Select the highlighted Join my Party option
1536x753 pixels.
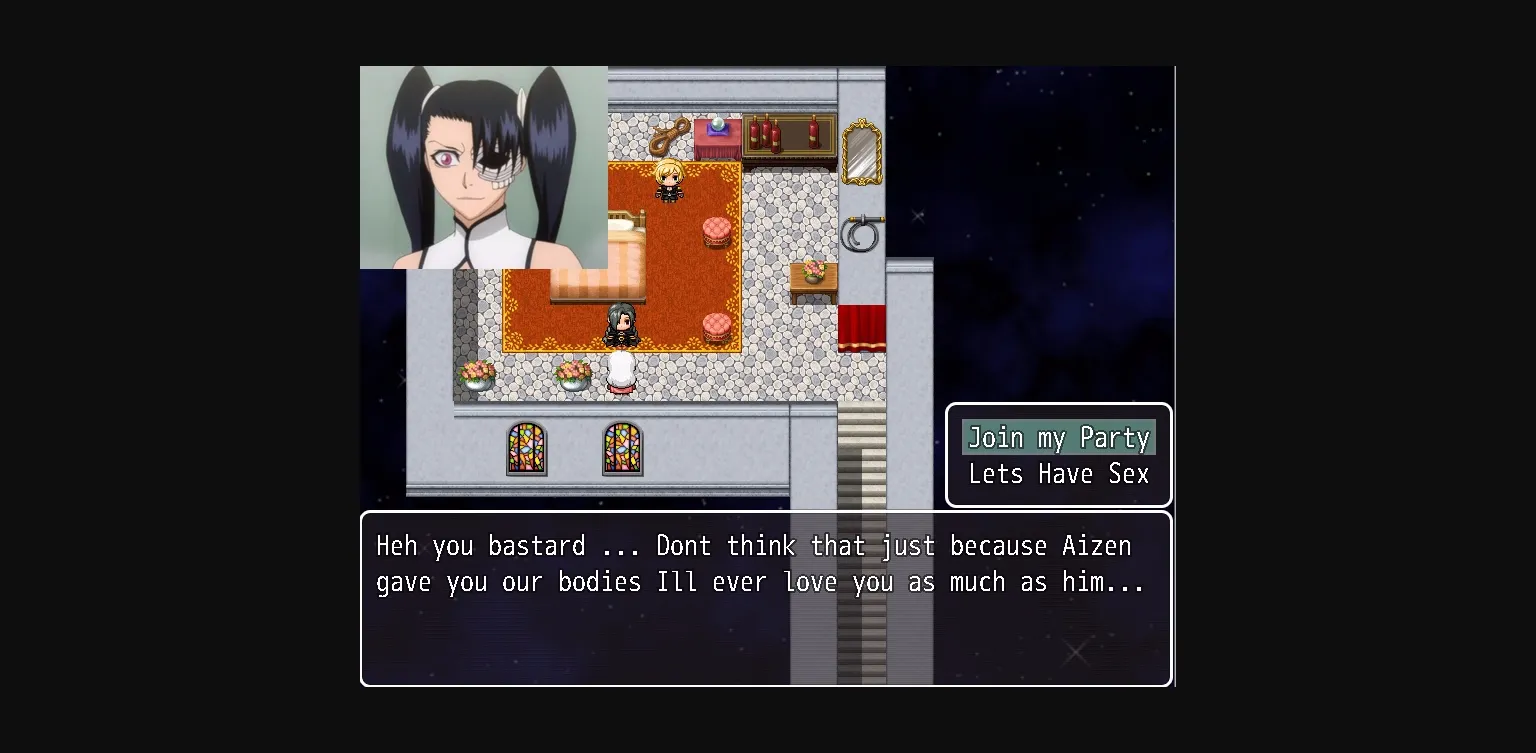1057,437
